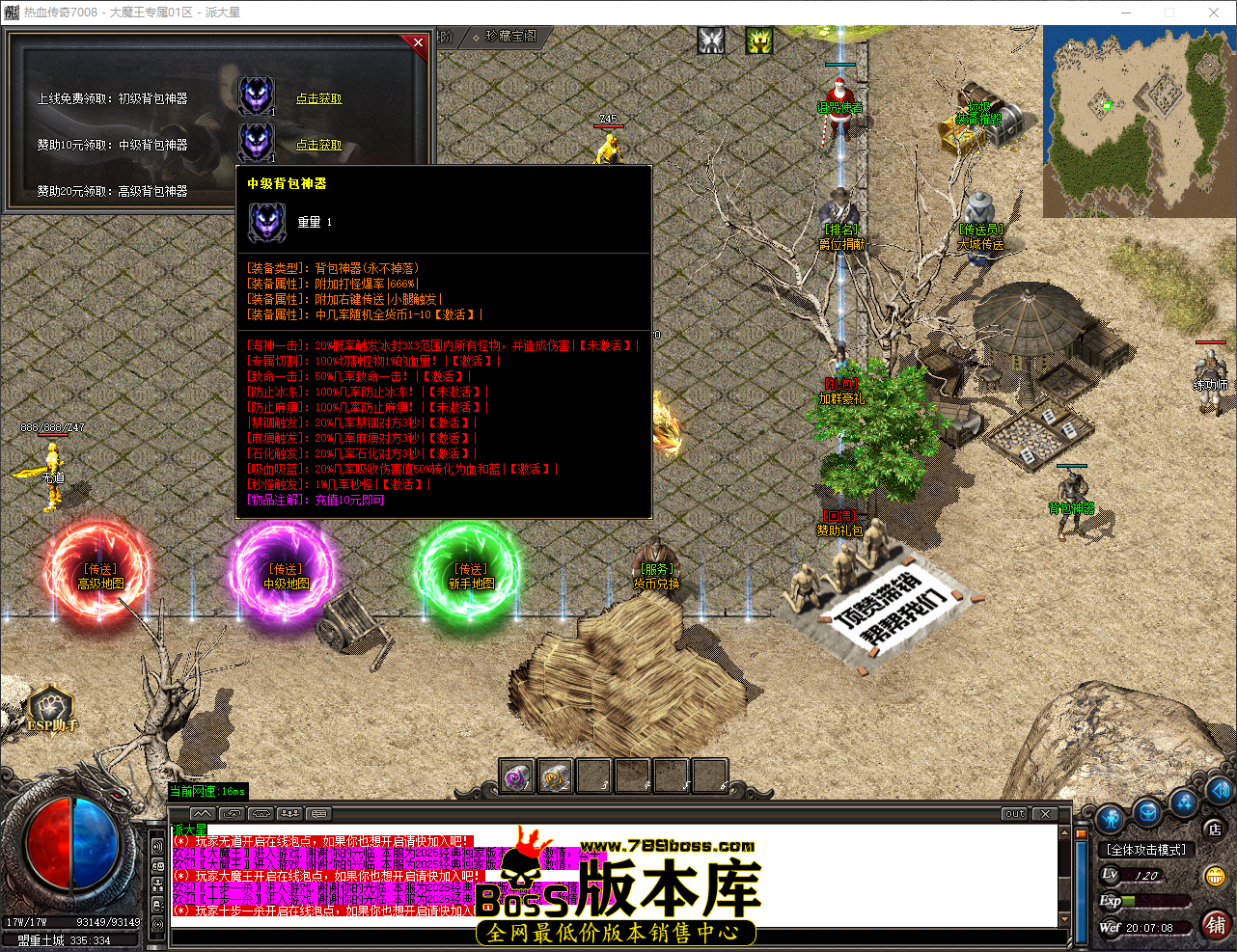
Task: Click the smiley emoticon icon
Action: 1216,876
